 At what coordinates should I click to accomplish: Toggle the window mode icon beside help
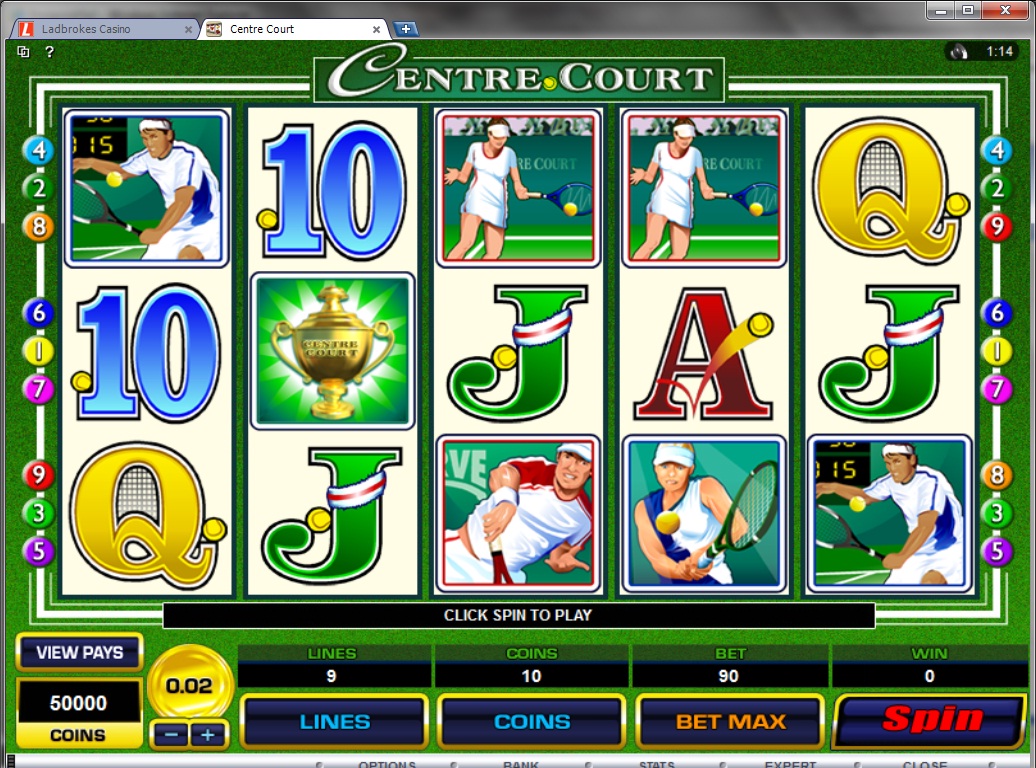tap(24, 52)
